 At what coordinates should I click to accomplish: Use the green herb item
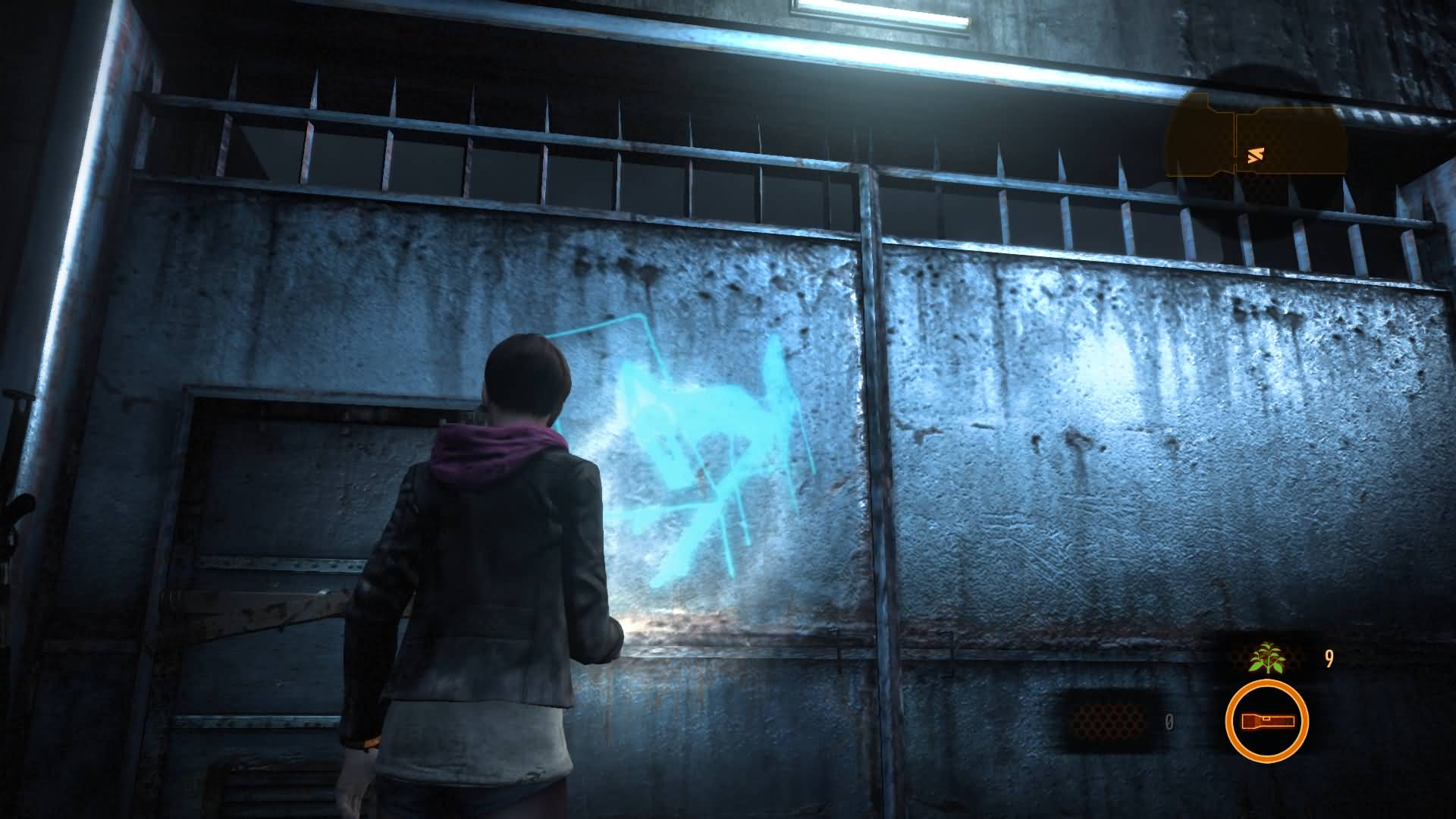[1266, 657]
